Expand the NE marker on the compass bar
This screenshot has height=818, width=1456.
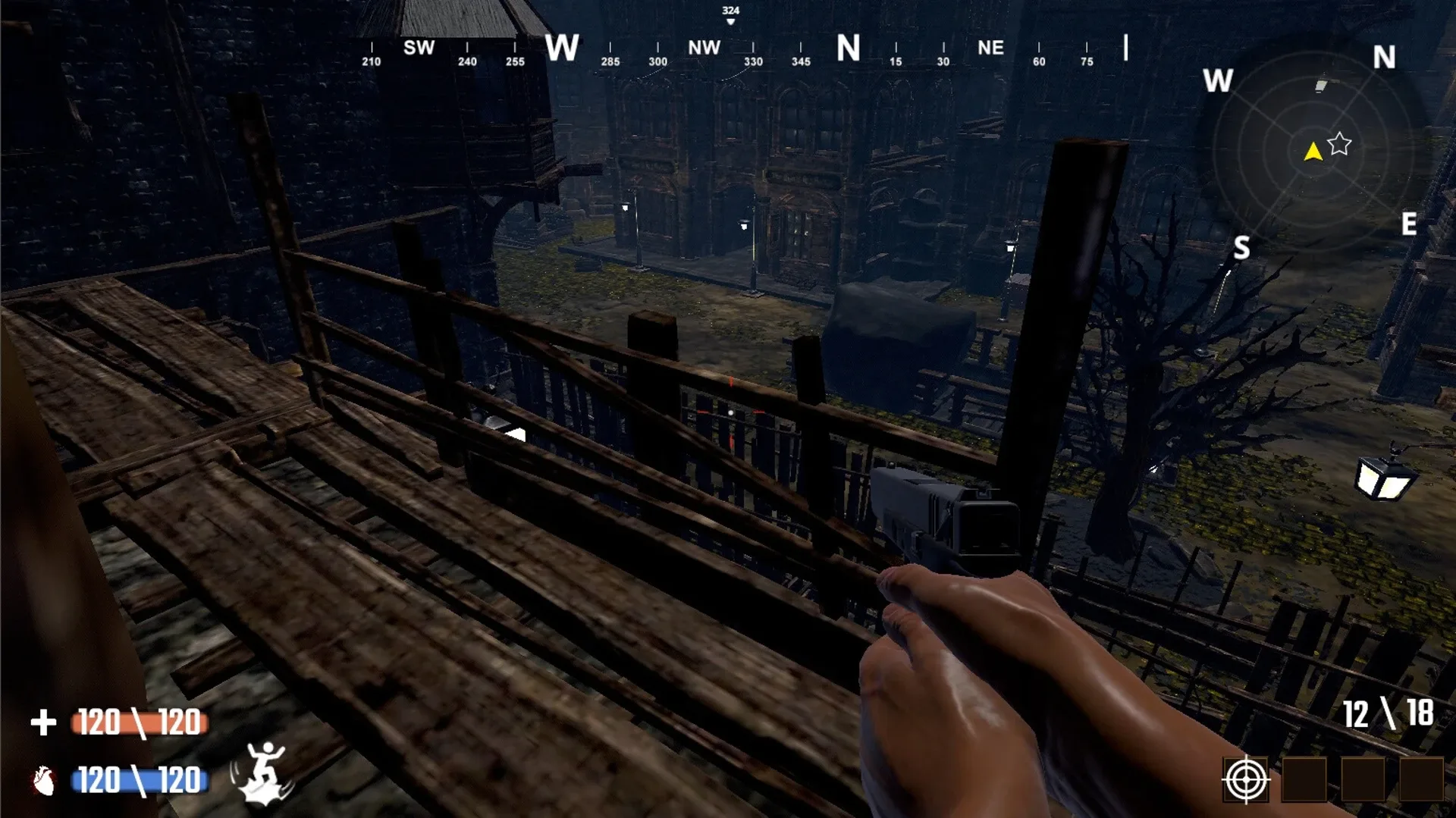pos(990,47)
